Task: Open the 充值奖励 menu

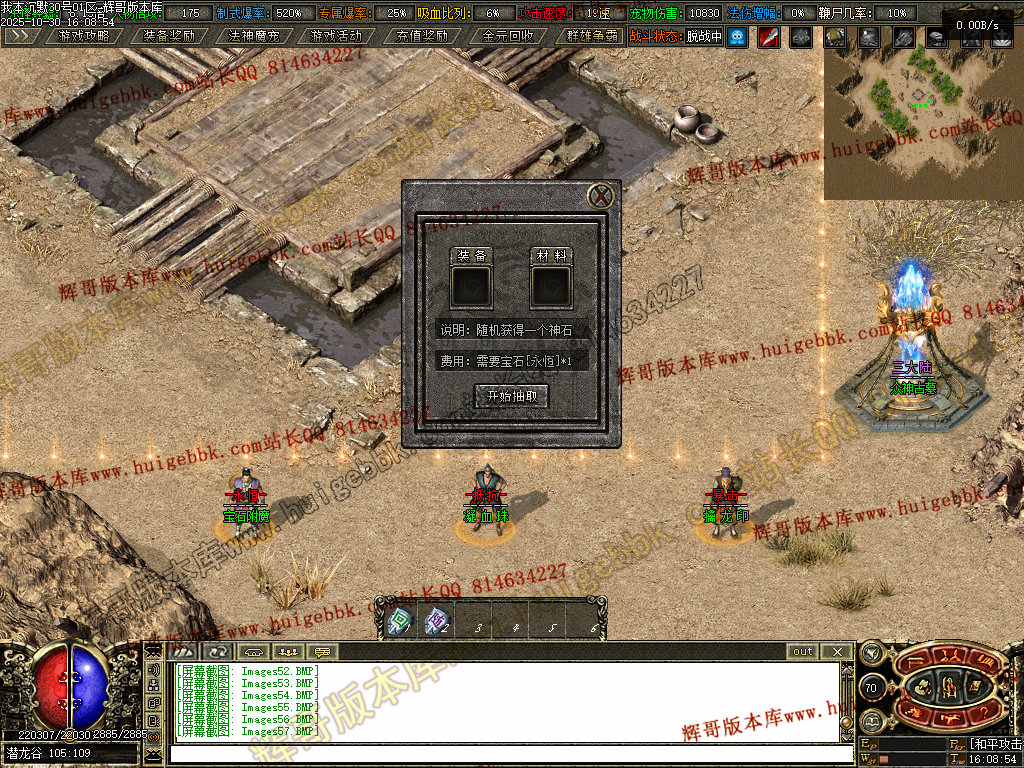Action: (x=421, y=36)
